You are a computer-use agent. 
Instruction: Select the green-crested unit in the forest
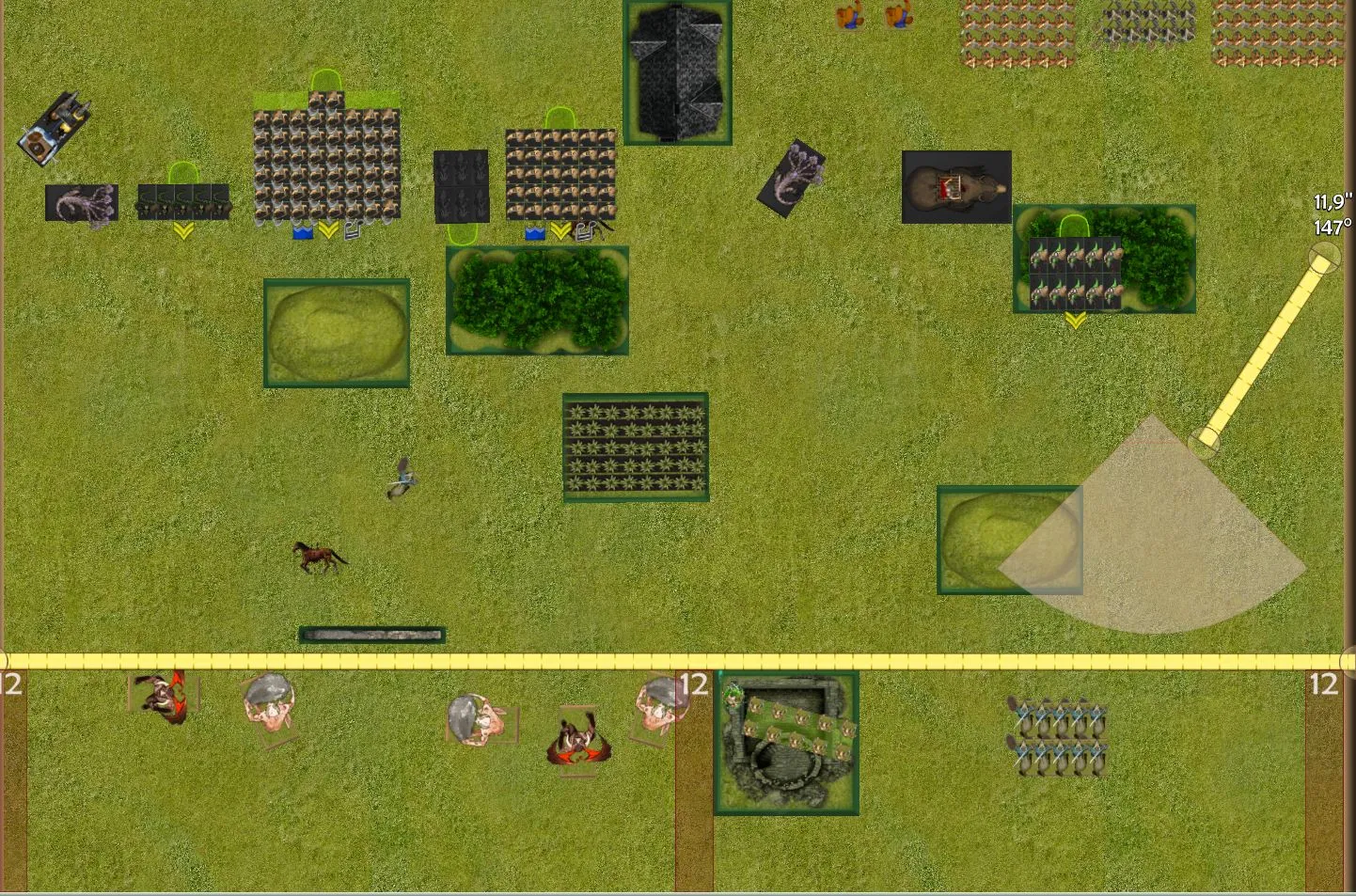click(1075, 273)
